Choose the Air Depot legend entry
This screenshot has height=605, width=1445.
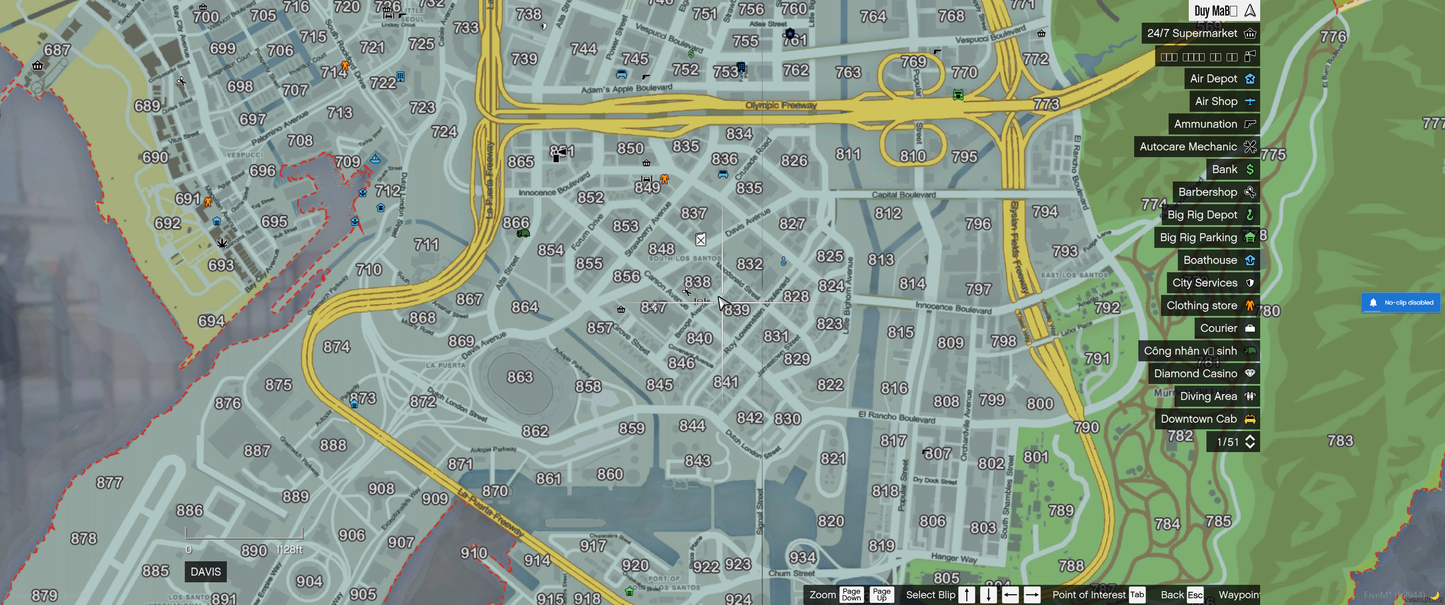pos(1221,78)
